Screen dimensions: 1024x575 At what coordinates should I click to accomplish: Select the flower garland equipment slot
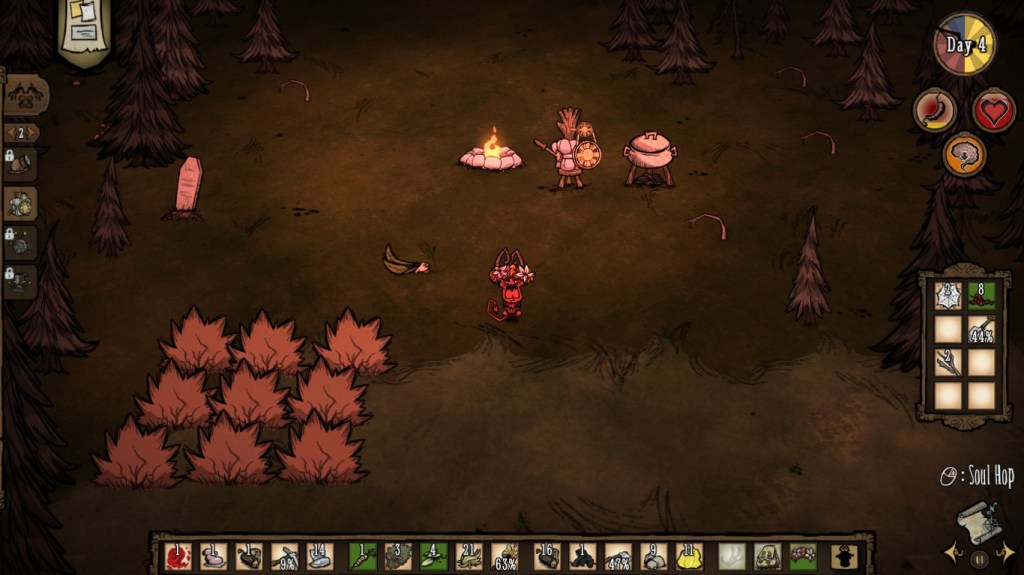pyautogui.click(x=802, y=556)
